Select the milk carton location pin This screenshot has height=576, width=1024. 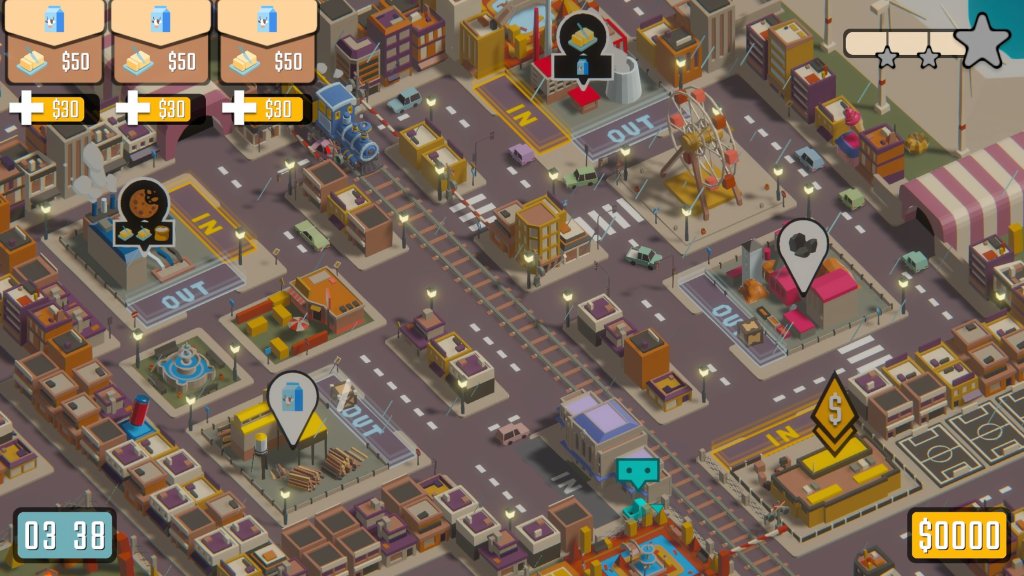pyautogui.click(x=292, y=402)
